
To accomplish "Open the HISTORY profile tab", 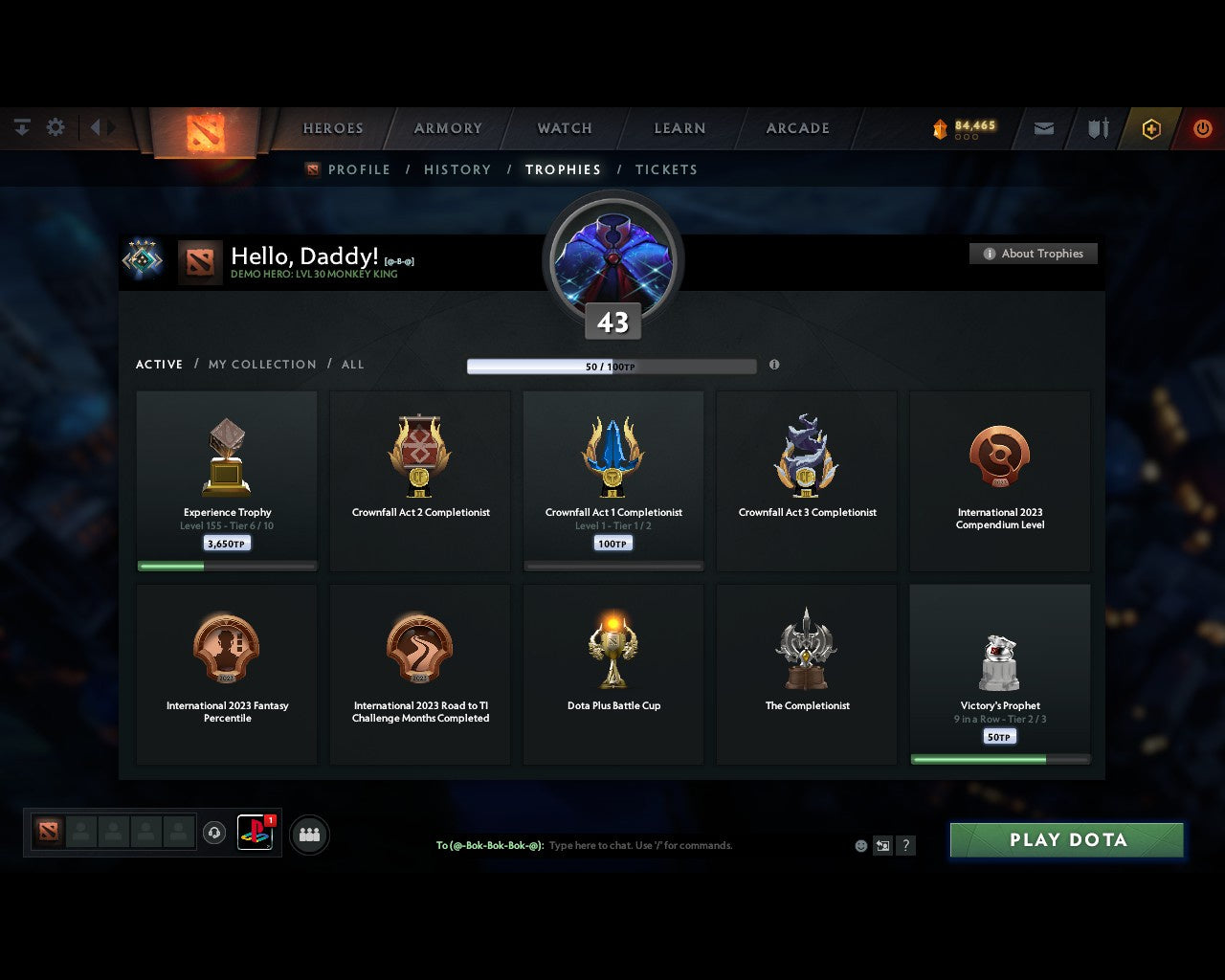I will pos(457,169).
